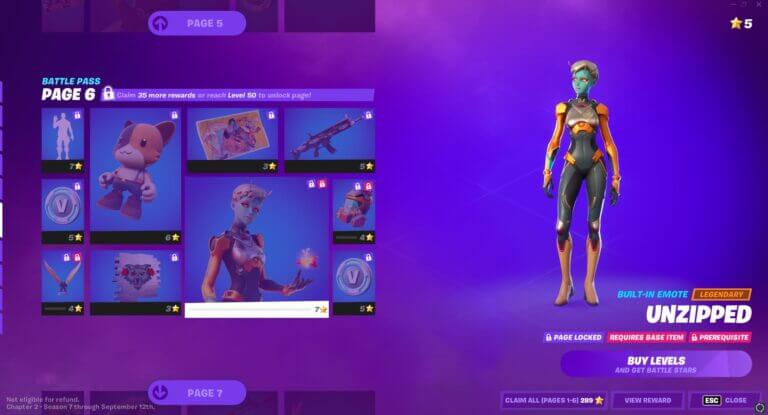Click the Buy Levels button
Viewport: 768px width, 415px height.
(x=655, y=363)
